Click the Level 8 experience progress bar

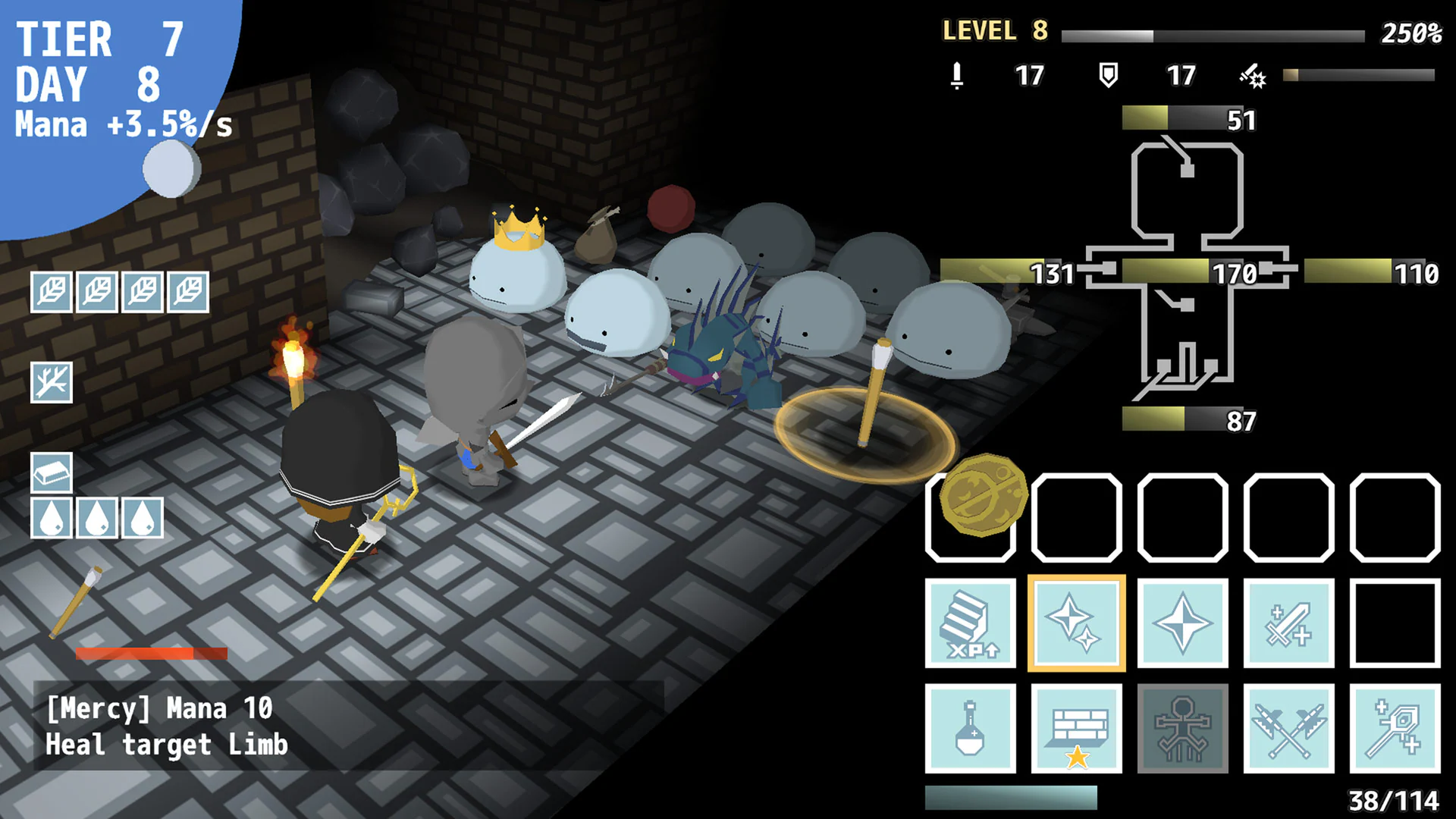[x=1213, y=33]
